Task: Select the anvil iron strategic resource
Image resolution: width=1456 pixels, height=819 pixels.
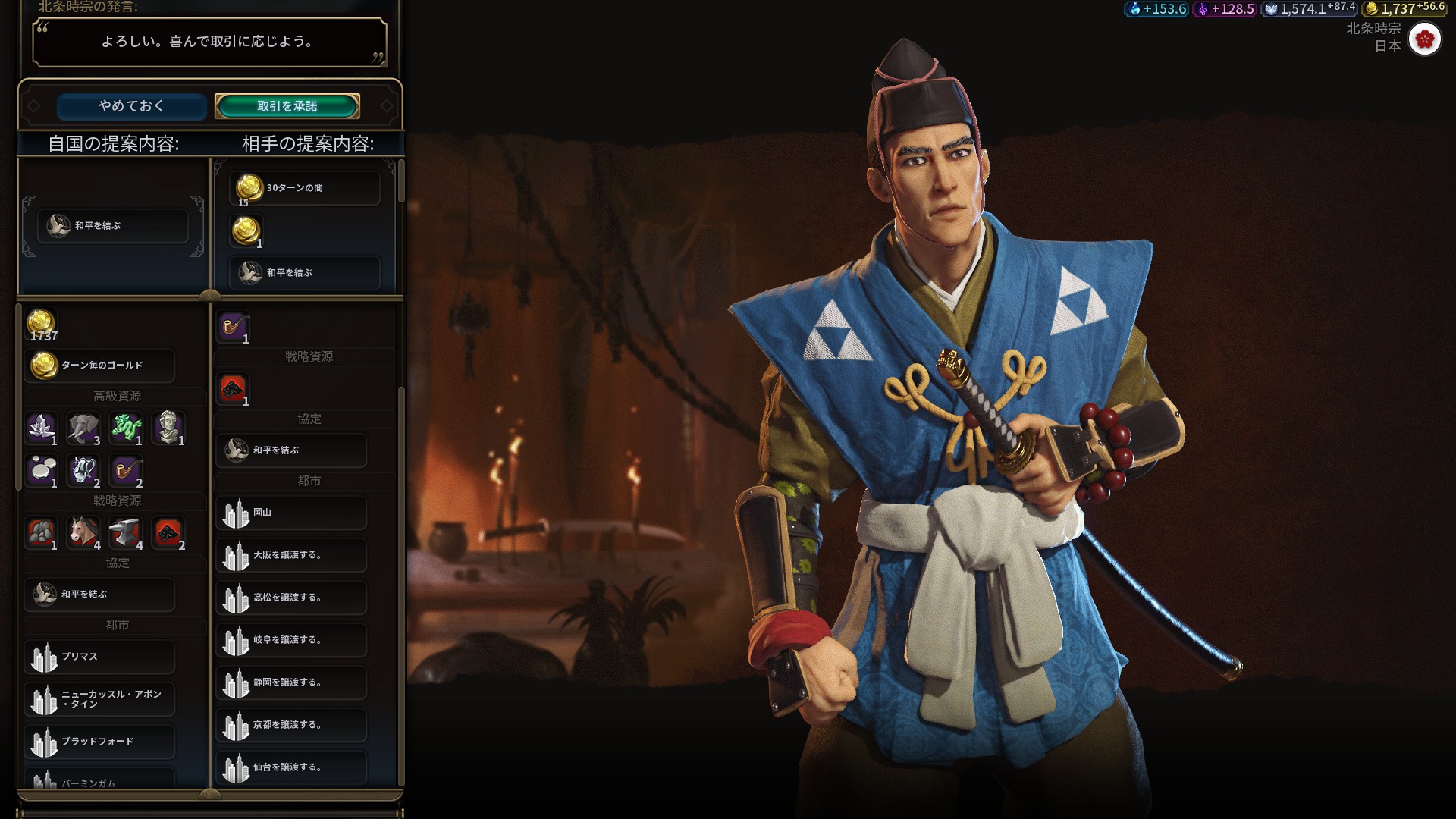Action: pos(126,533)
